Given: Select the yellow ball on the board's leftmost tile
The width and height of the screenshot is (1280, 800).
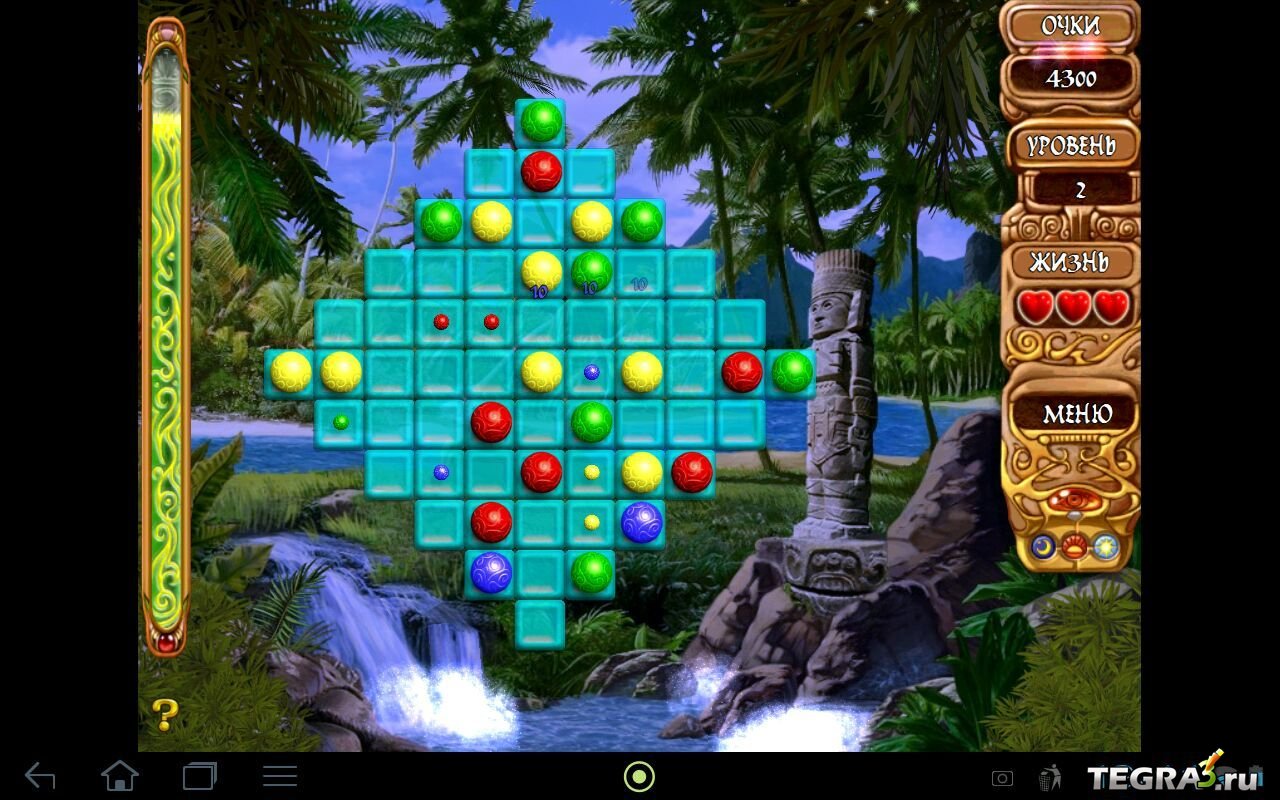Looking at the screenshot, I should (x=291, y=371).
